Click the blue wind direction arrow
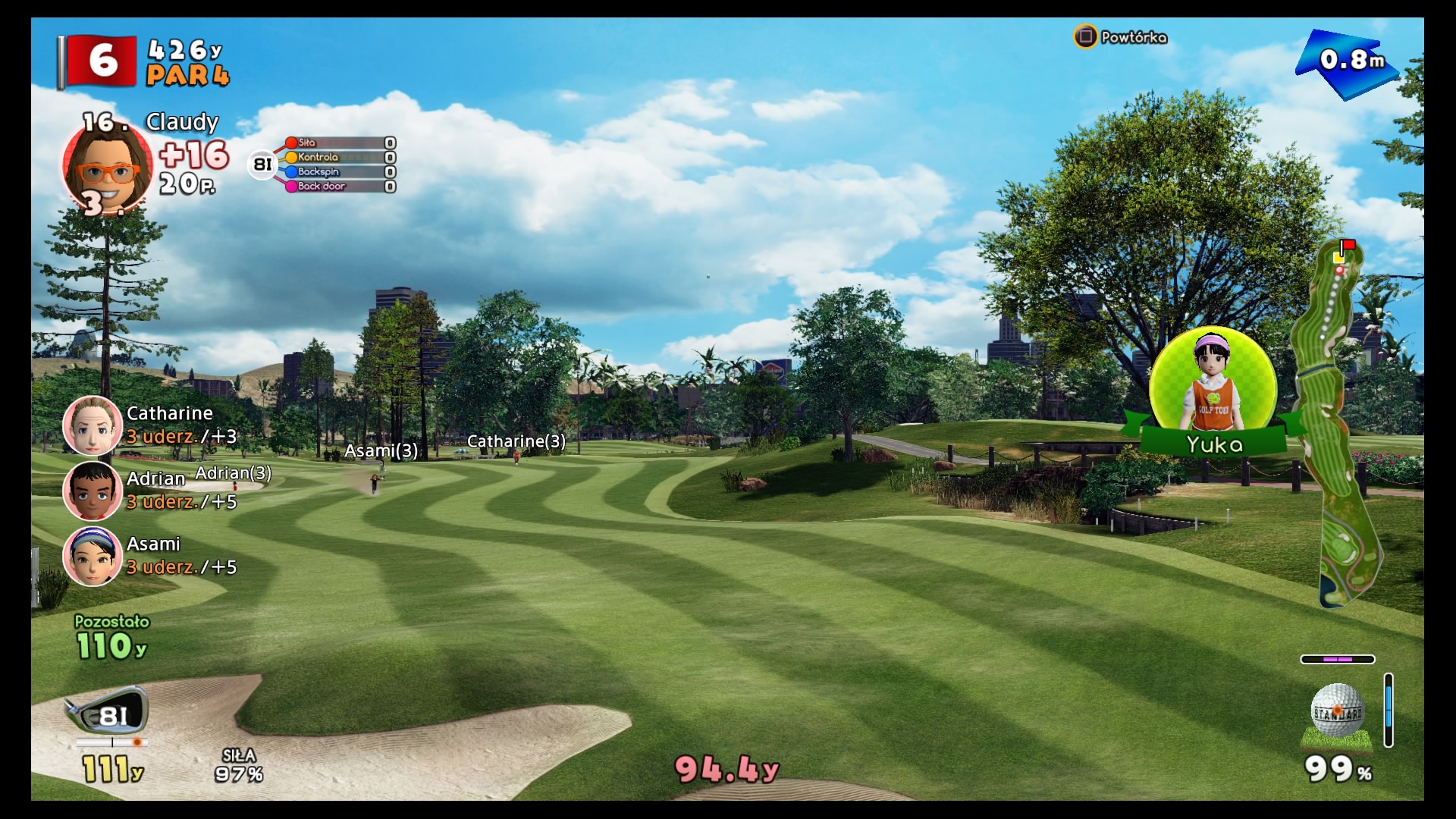The width and height of the screenshot is (1456, 819). pyautogui.click(x=1348, y=62)
